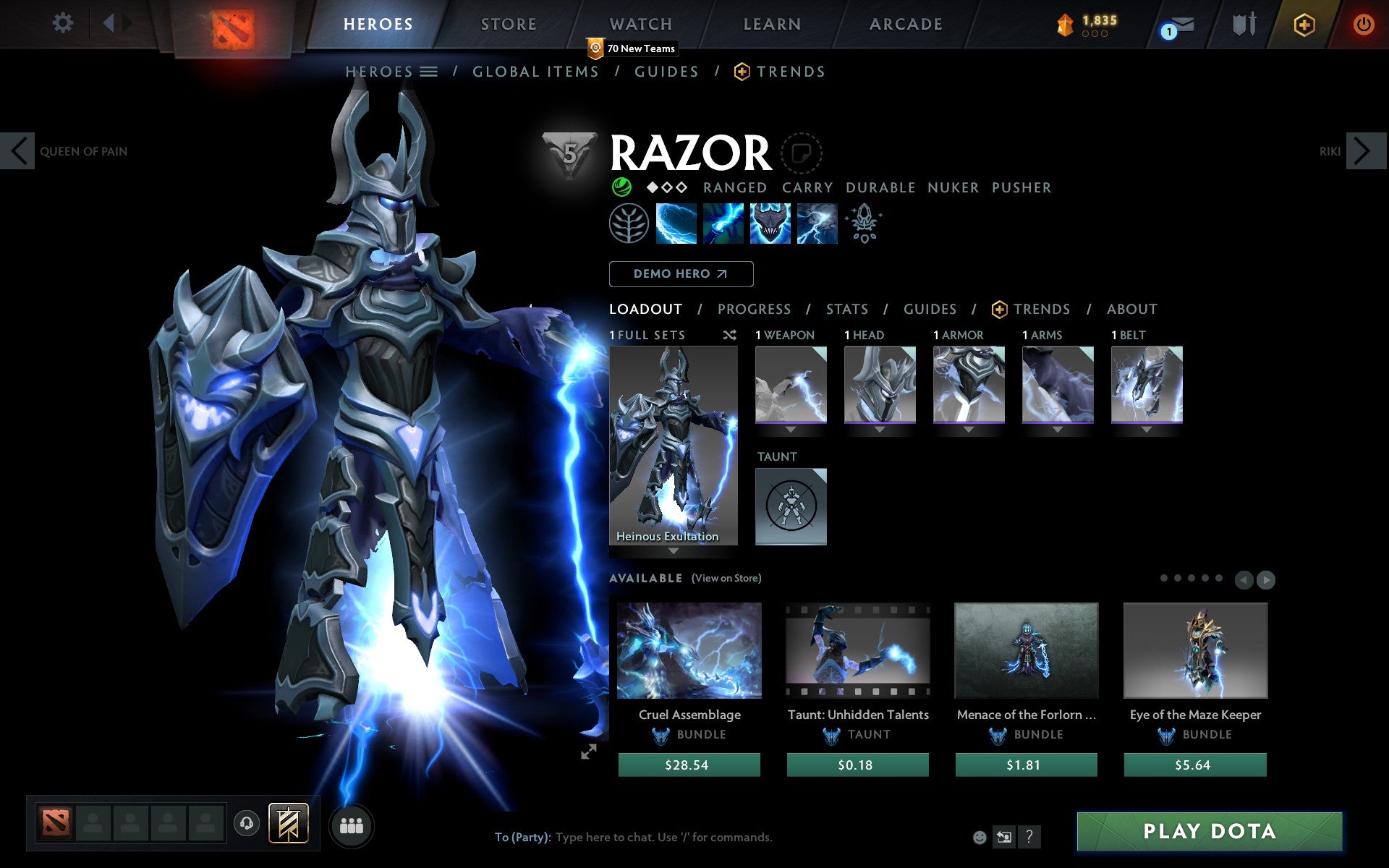This screenshot has width=1389, height=868.
Task: Select the Eye of the Storm ultimate icon
Action: click(817, 224)
